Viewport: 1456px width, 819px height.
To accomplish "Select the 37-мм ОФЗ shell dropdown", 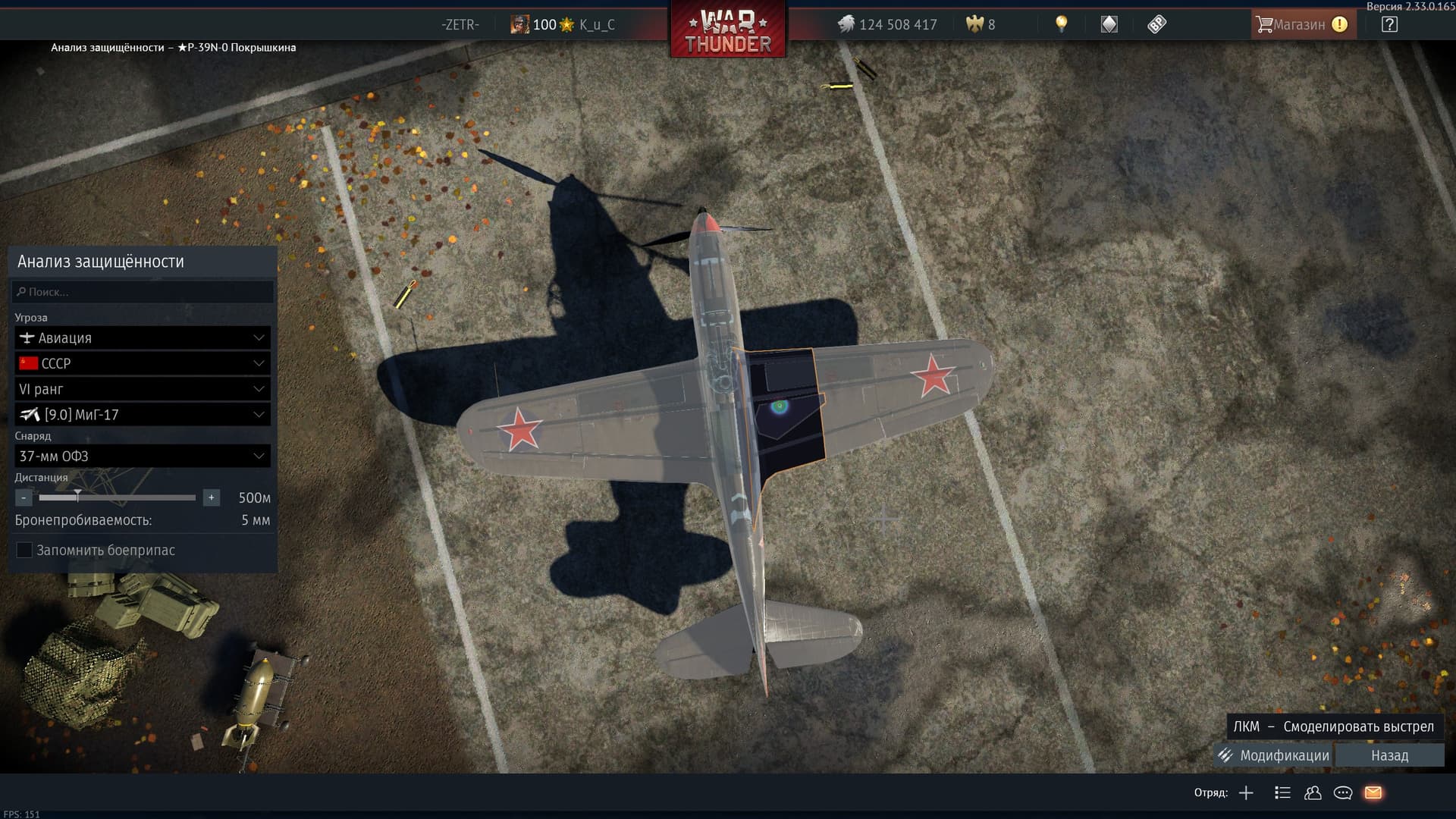I will 143,457.
